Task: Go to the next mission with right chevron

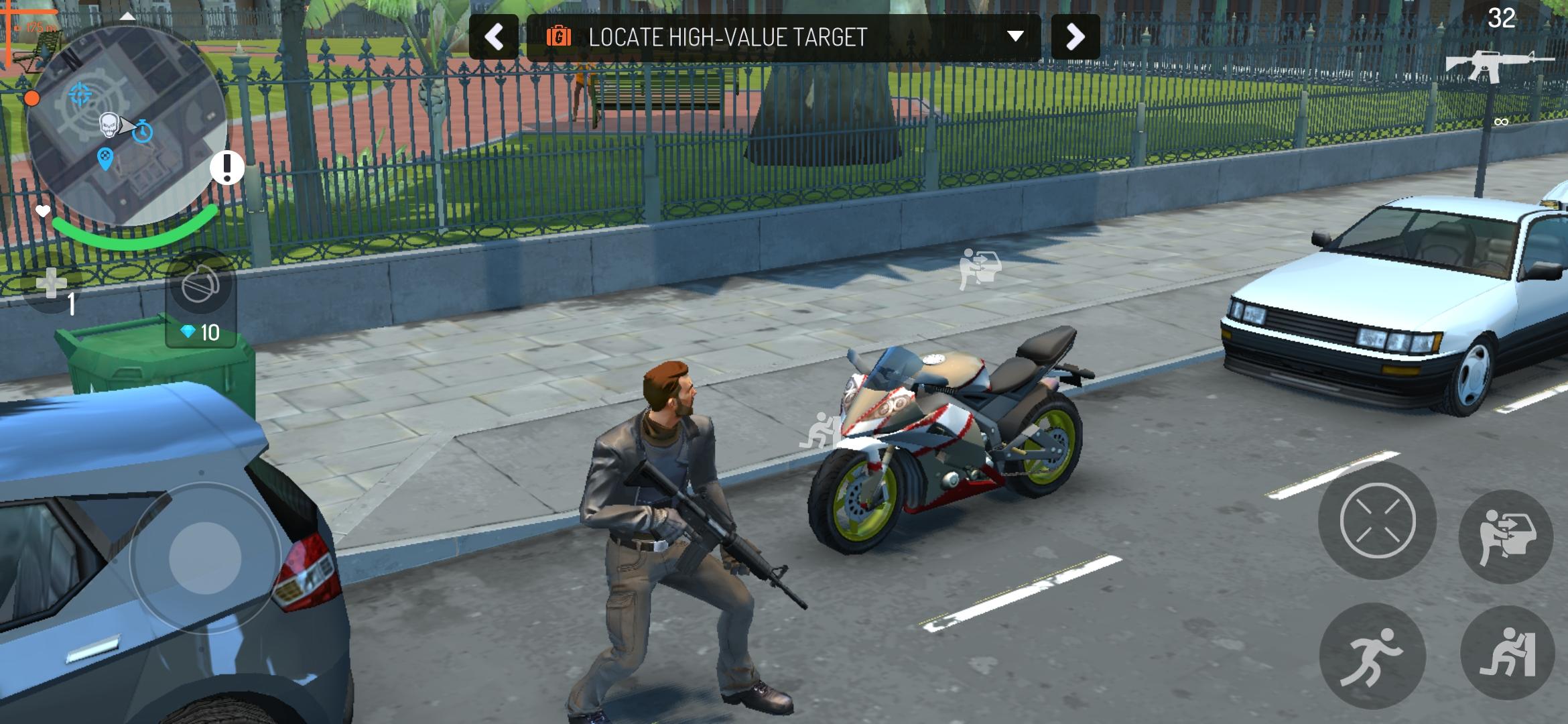Action: (x=1075, y=37)
